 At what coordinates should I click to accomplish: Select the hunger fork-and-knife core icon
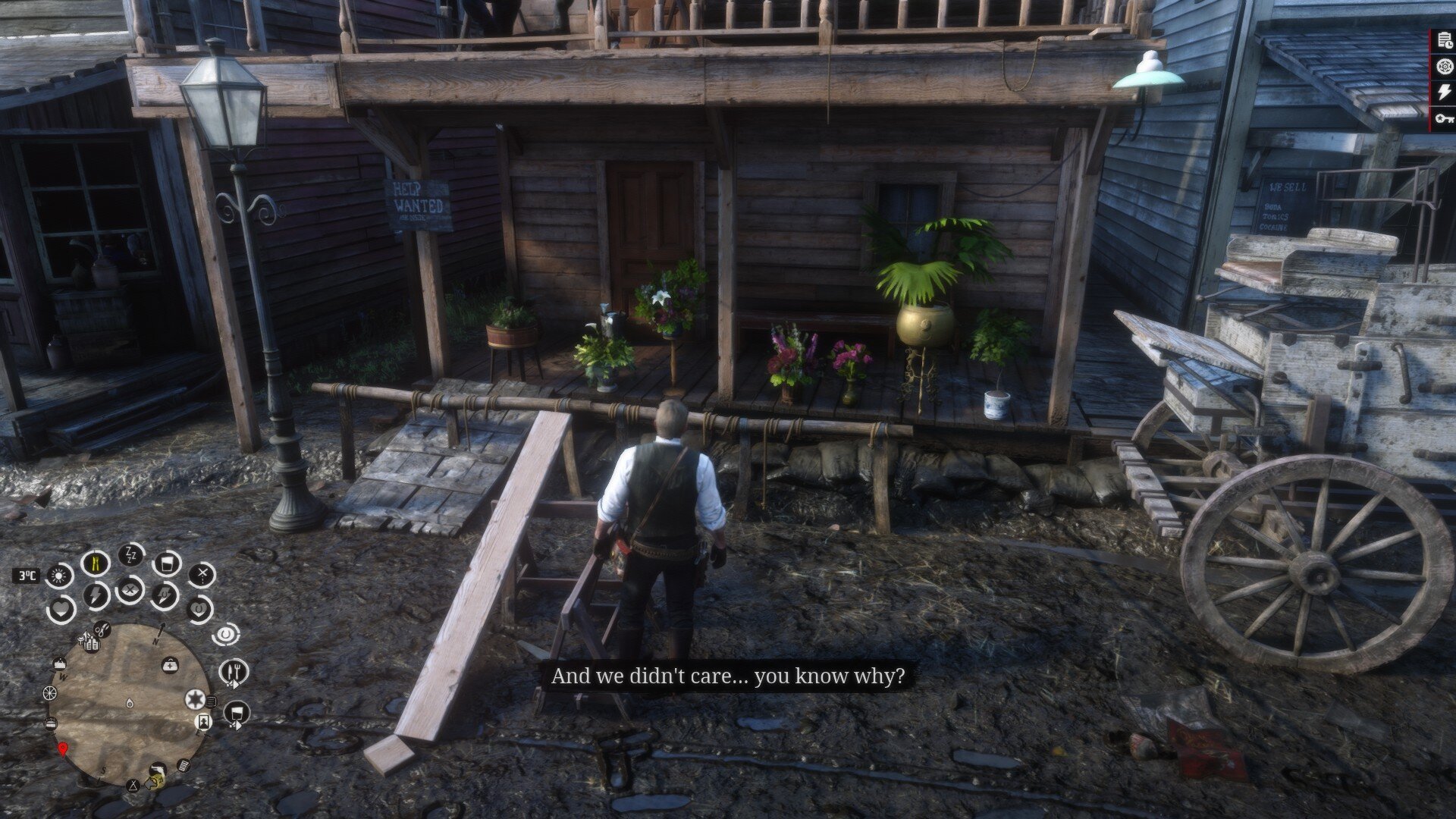click(x=96, y=563)
